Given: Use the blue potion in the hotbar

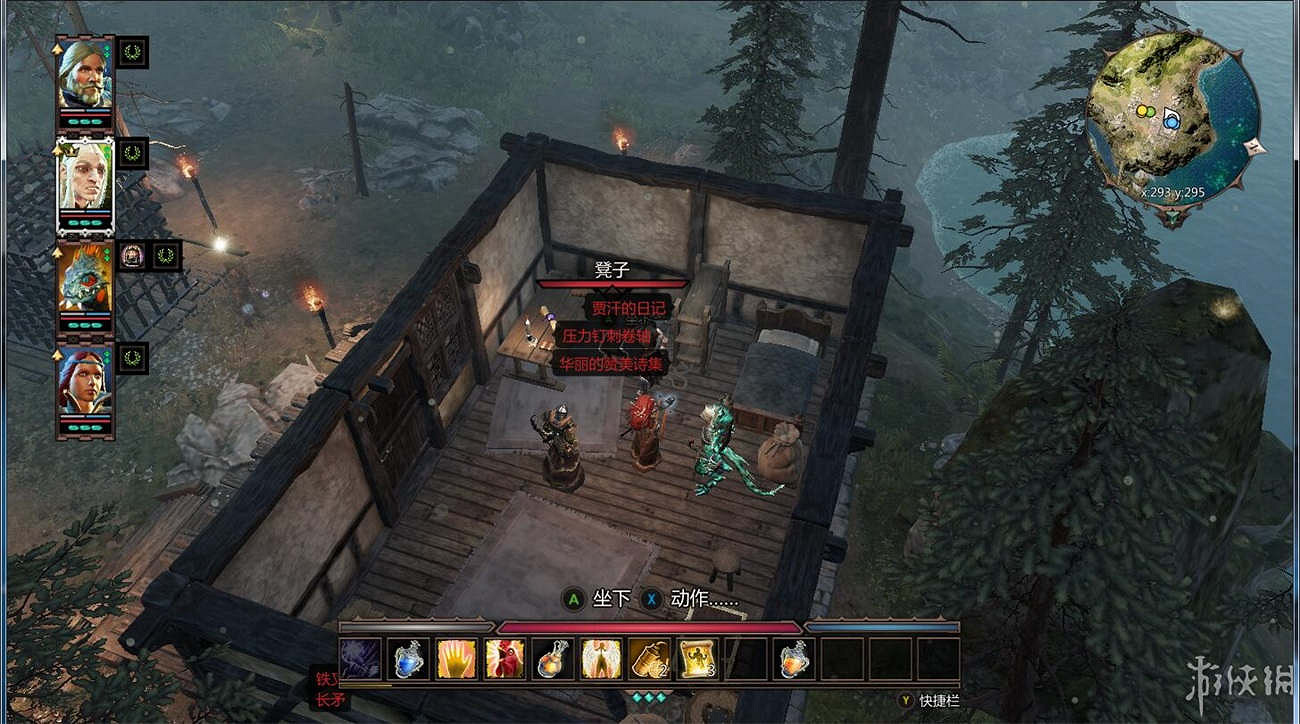Looking at the screenshot, I should [408, 659].
